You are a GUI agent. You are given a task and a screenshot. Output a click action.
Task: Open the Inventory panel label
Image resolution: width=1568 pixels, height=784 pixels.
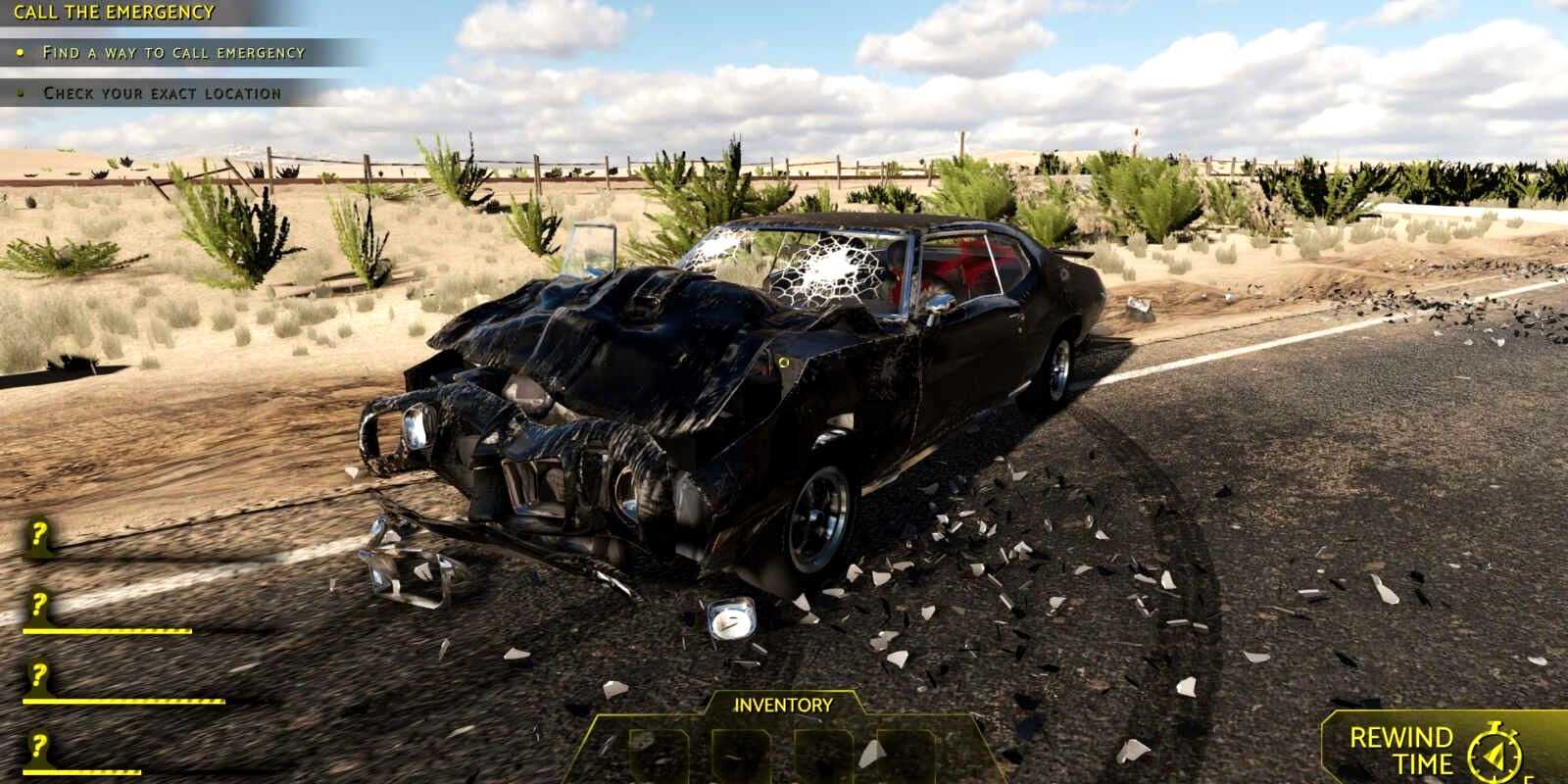pyautogui.click(x=783, y=705)
